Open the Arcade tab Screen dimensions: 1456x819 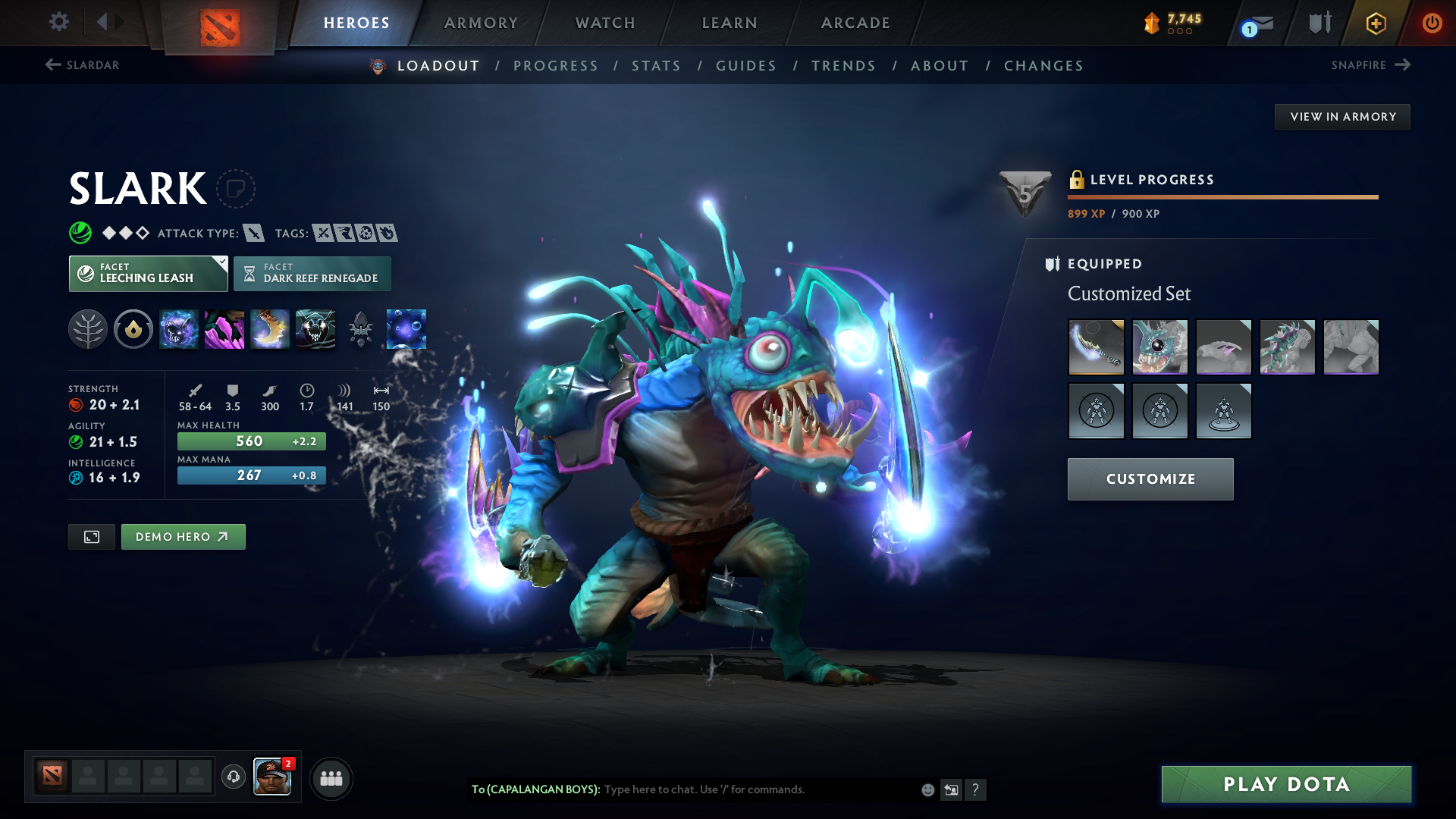pos(855,23)
